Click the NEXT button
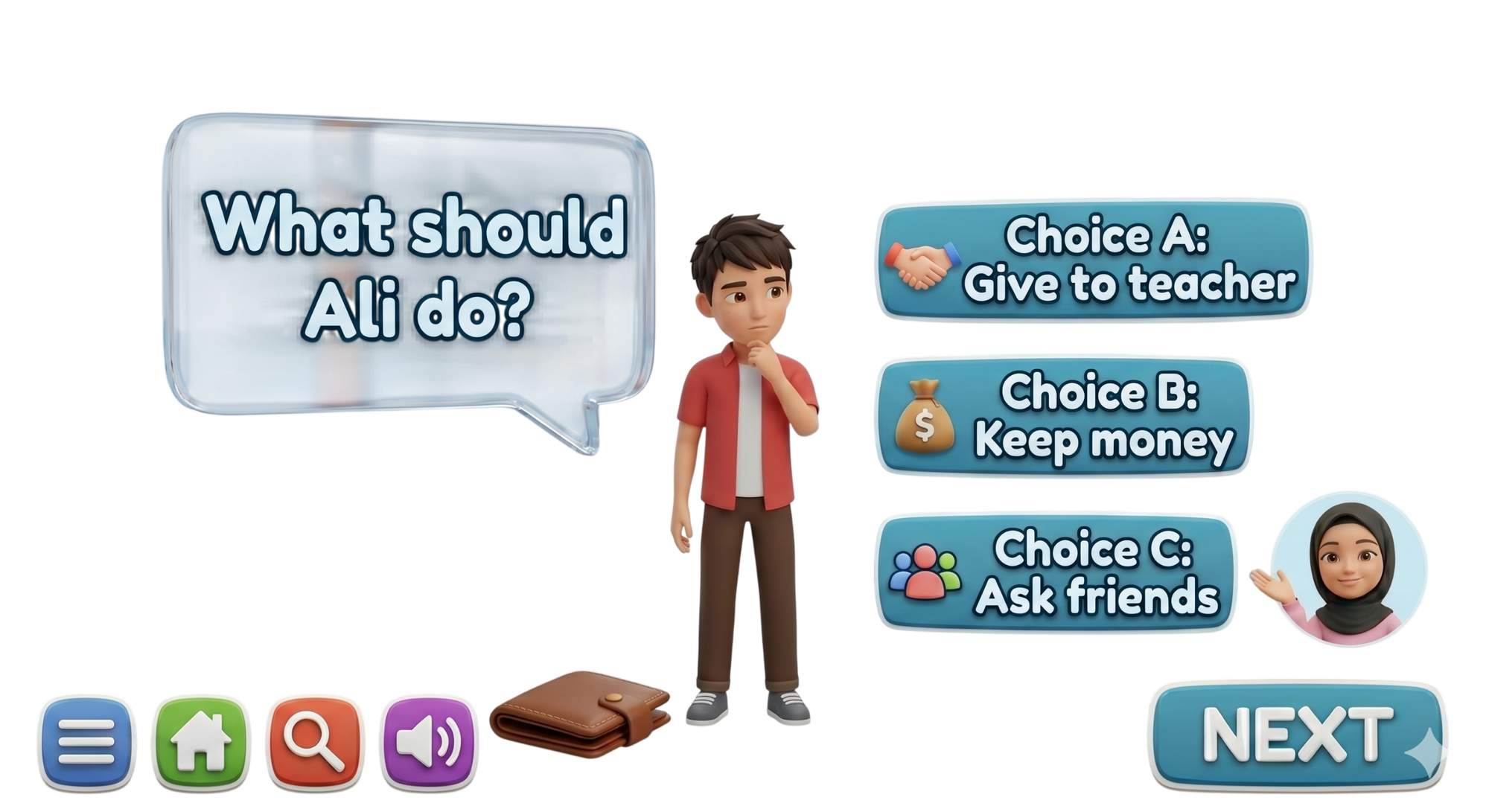 1298,735
